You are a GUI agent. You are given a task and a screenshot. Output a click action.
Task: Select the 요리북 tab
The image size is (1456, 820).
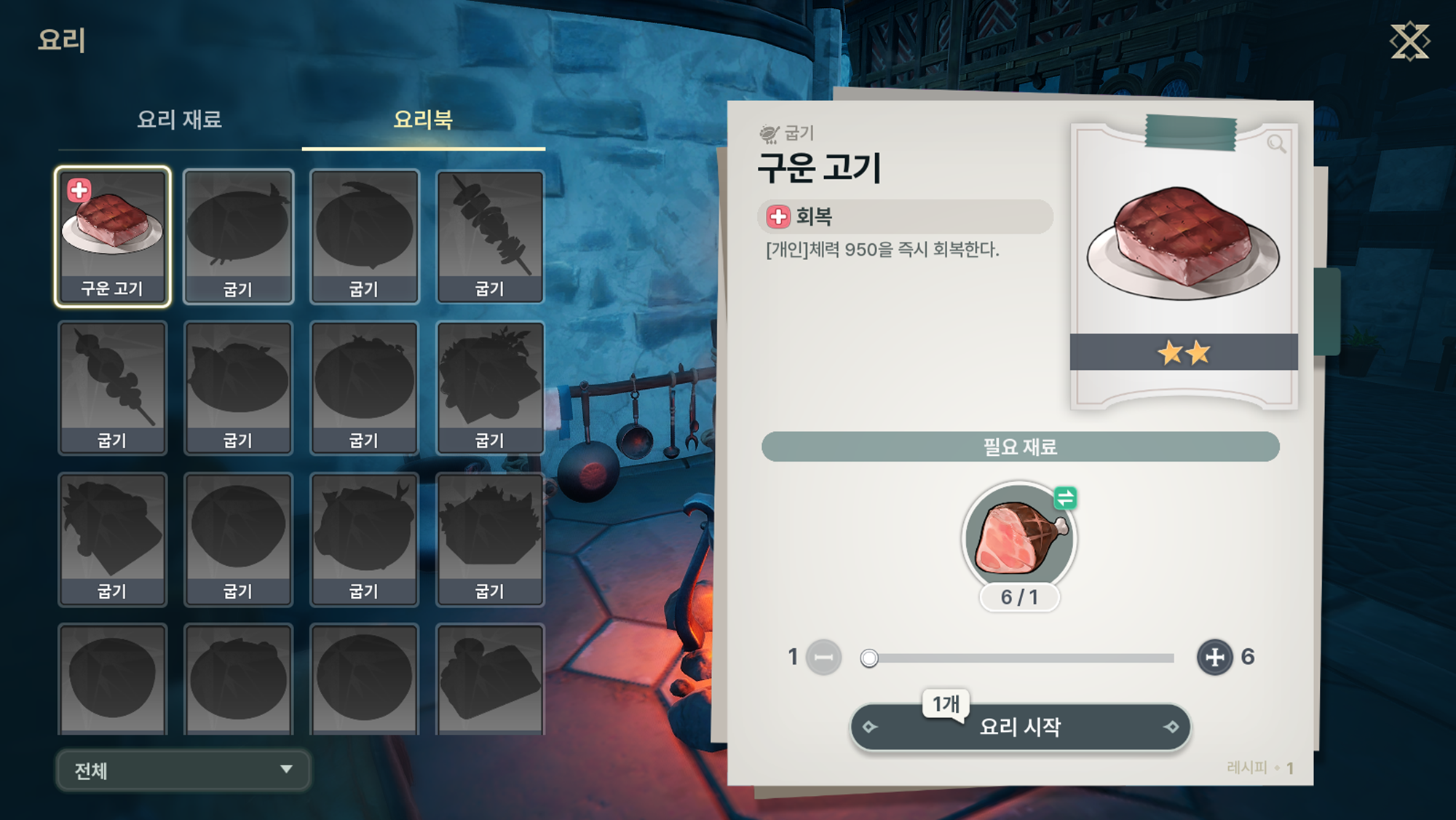(423, 119)
